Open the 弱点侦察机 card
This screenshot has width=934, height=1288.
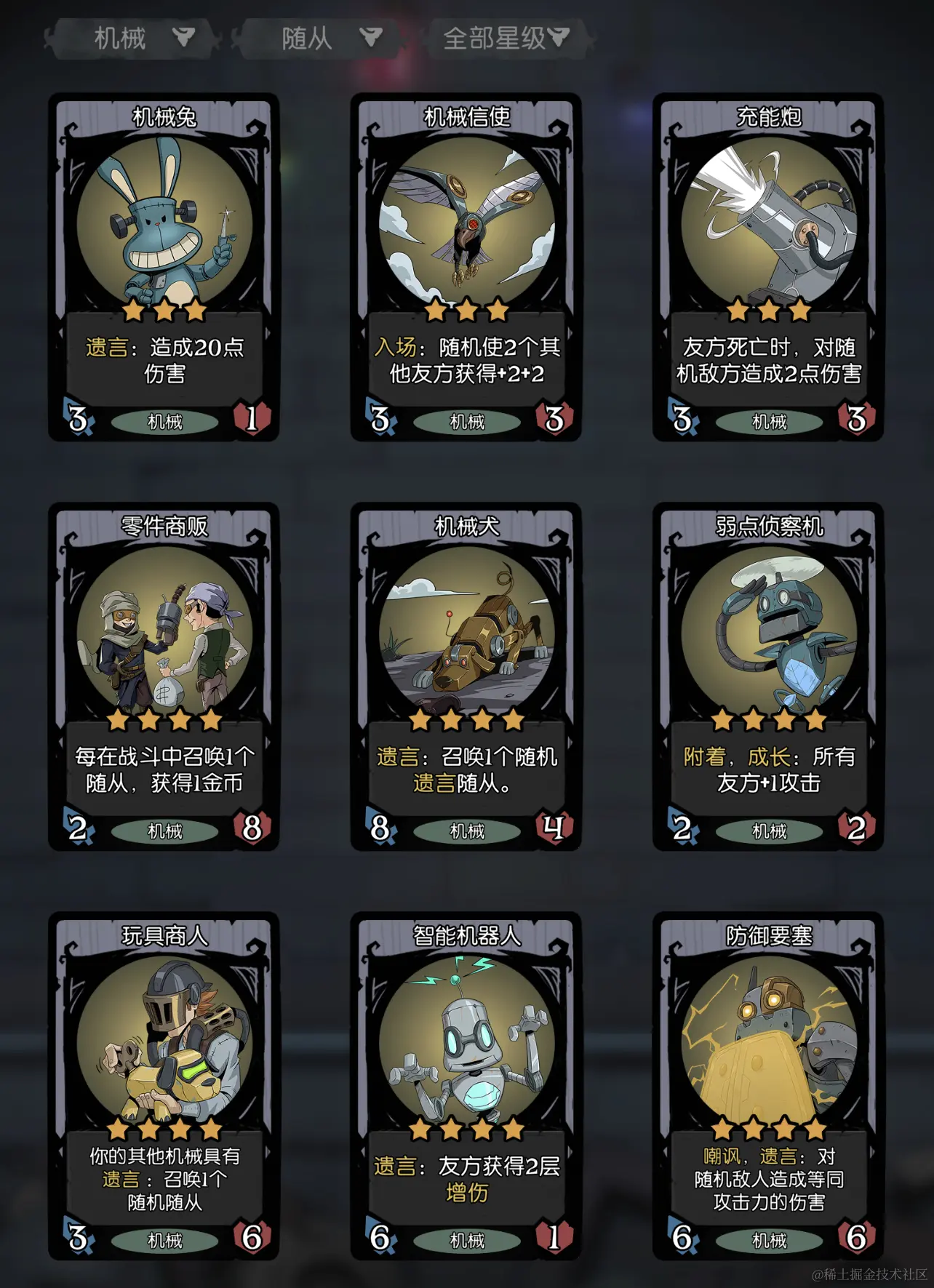click(x=768, y=676)
